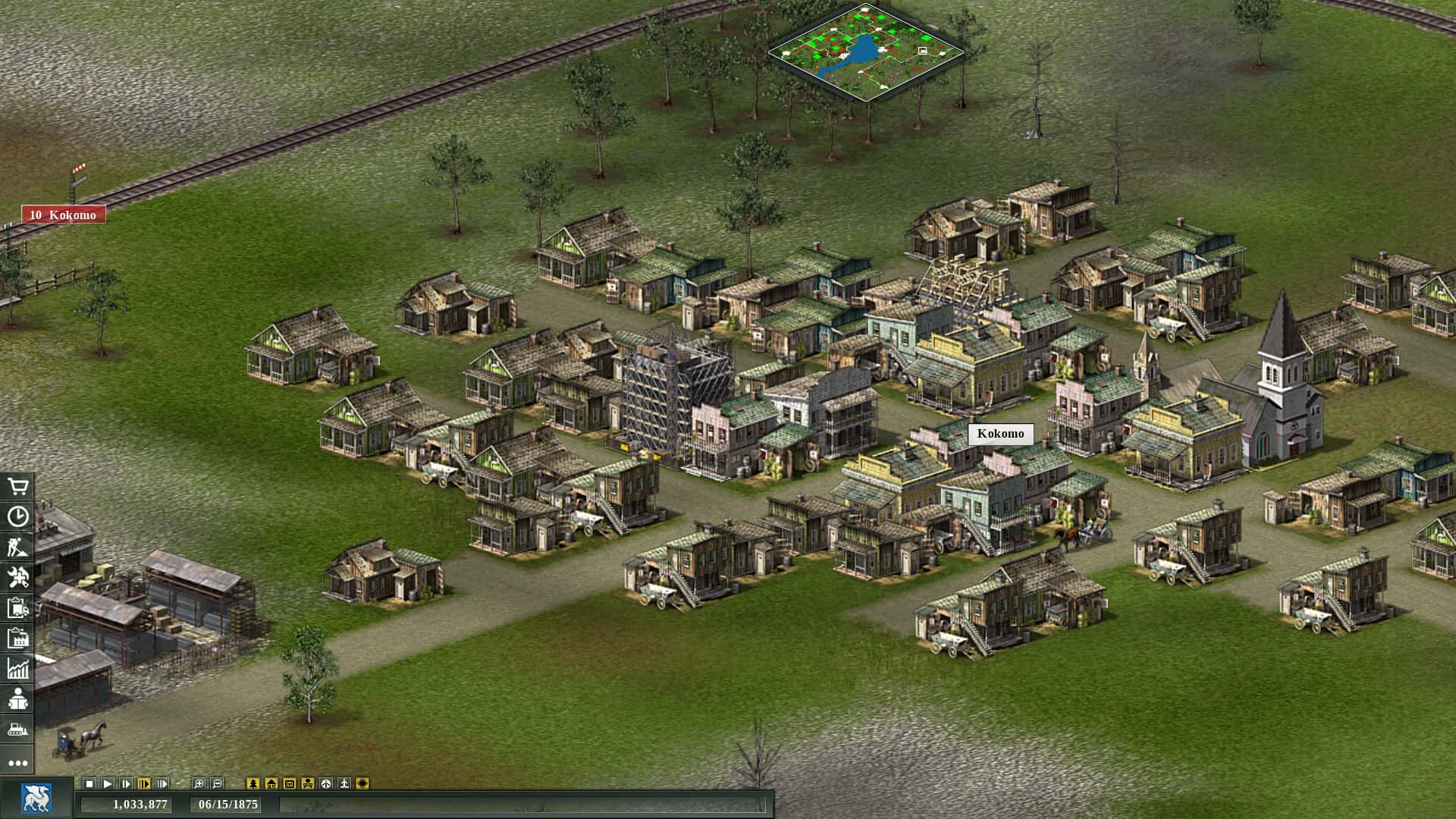1456x819 pixels.
Task: Select the lay track worker tool
Action: click(18, 548)
